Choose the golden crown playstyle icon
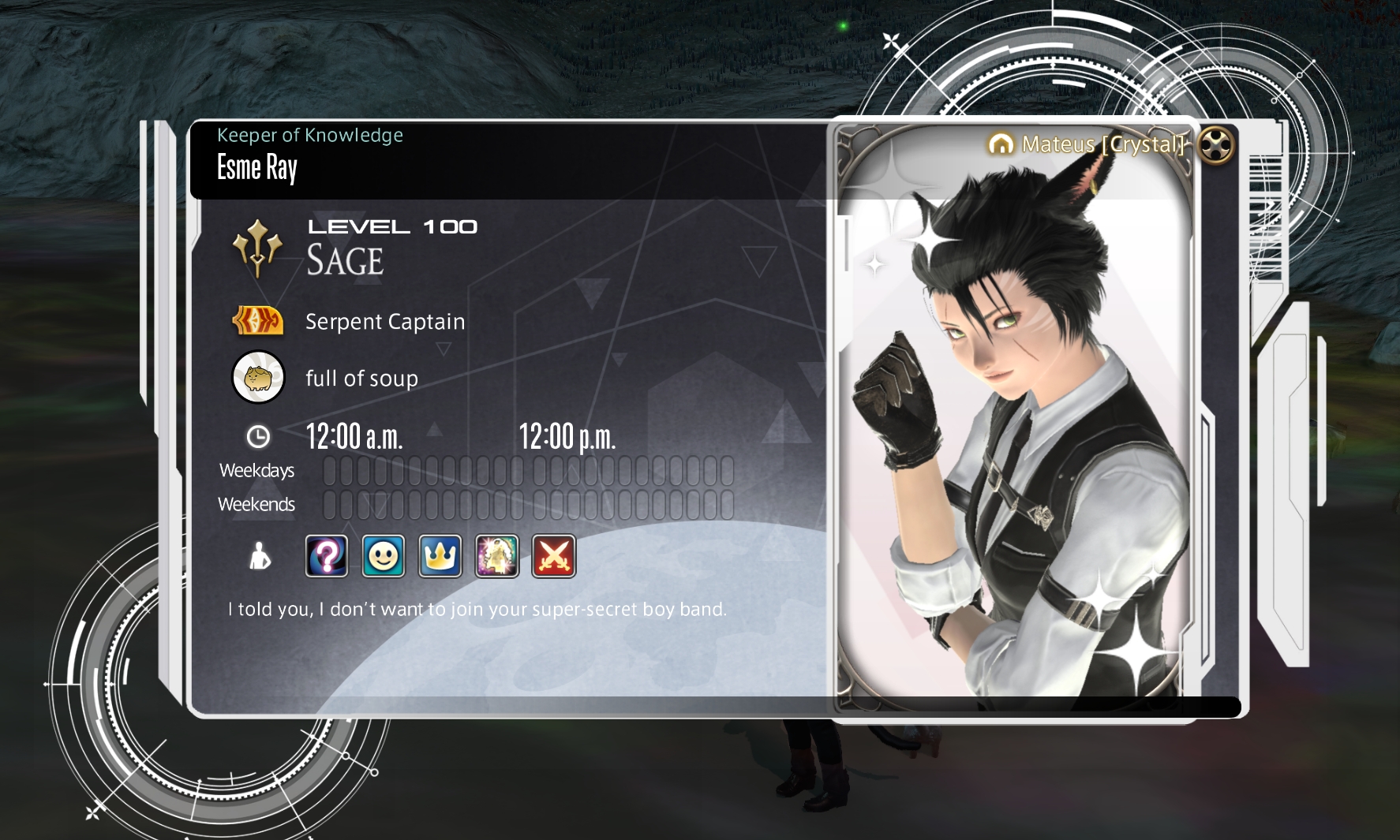The width and height of the screenshot is (1400, 840). coord(440,556)
